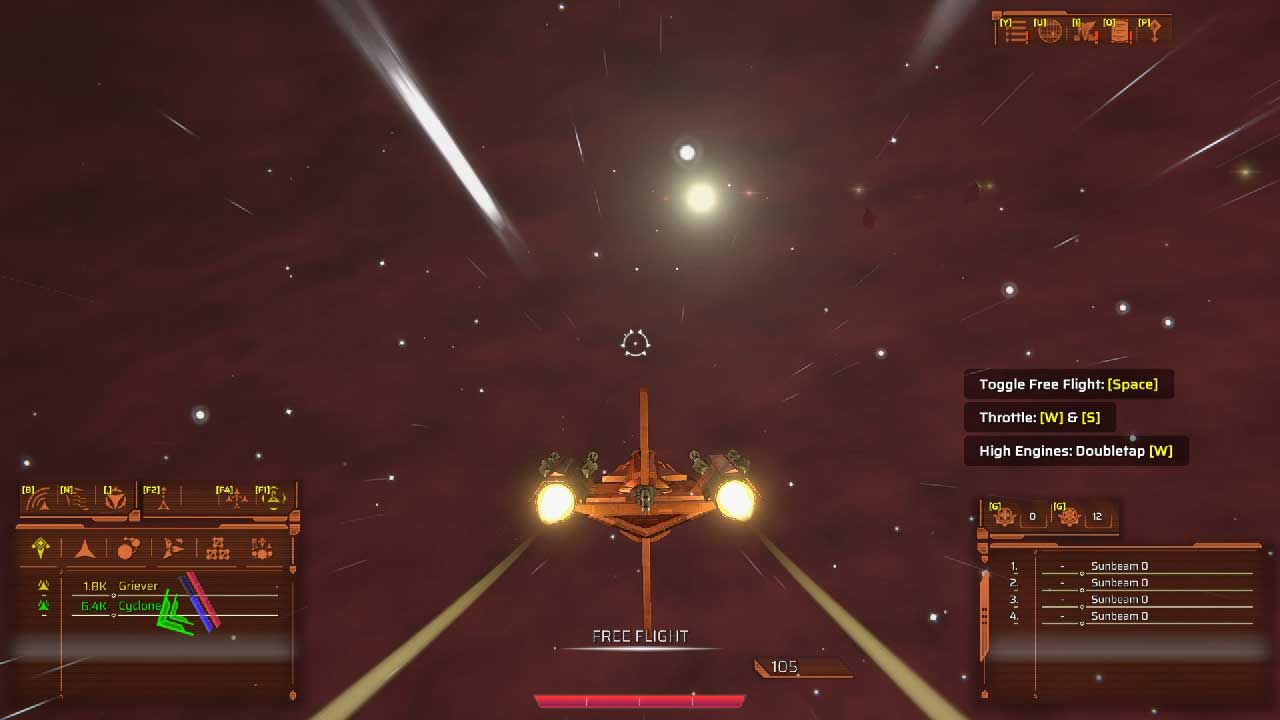The width and height of the screenshot is (1280, 720).
Task: Select the flag icon labeled I
Action: pyautogui.click(x=1086, y=32)
